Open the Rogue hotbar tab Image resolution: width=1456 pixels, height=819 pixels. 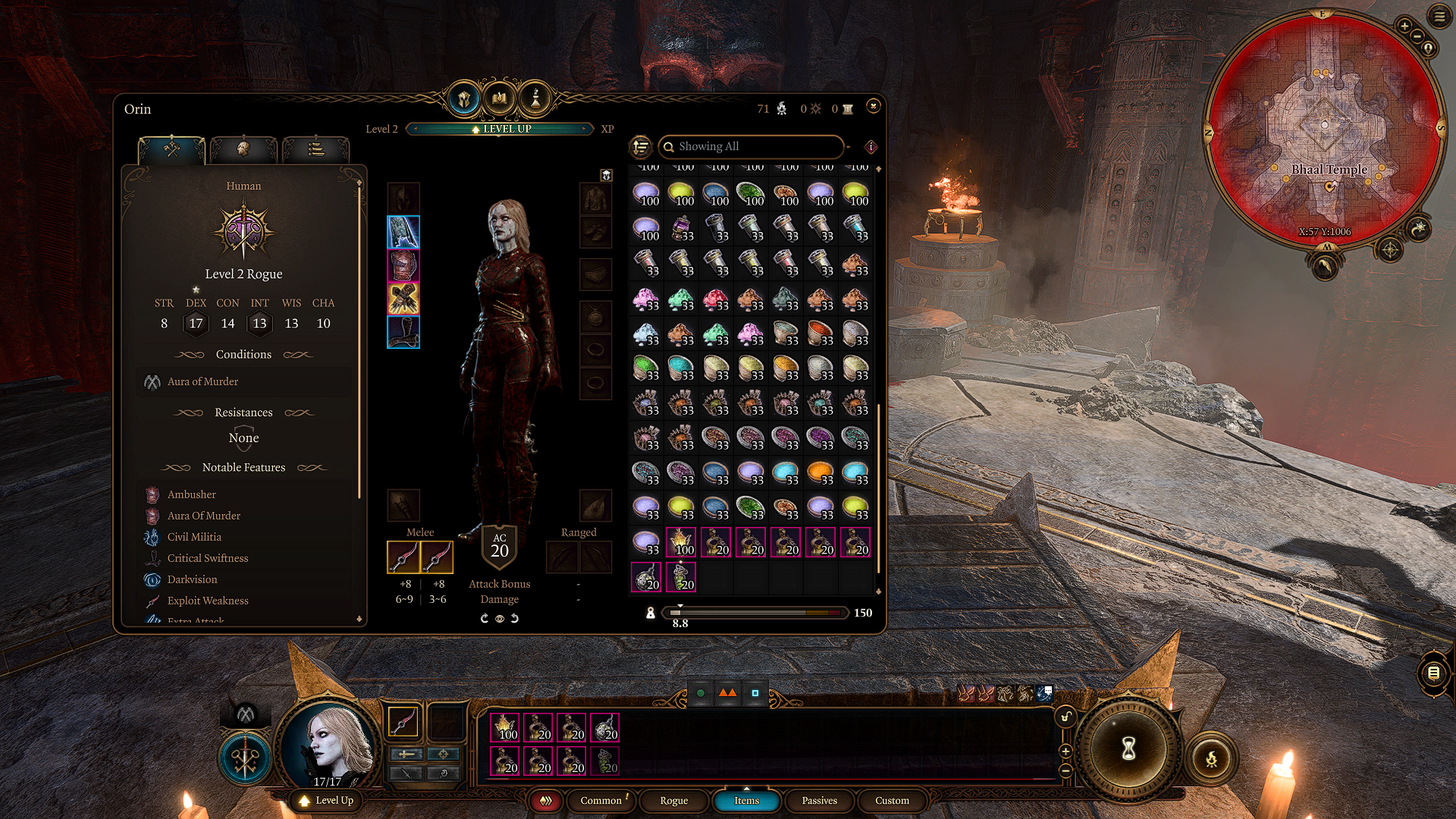pyautogui.click(x=673, y=801)
